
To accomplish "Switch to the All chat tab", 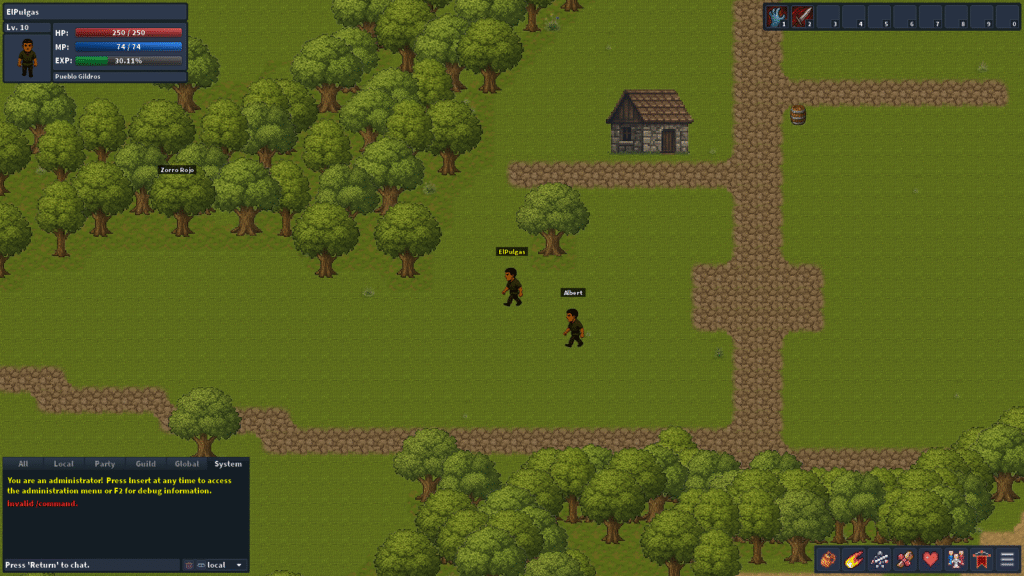I will (23, 464).
